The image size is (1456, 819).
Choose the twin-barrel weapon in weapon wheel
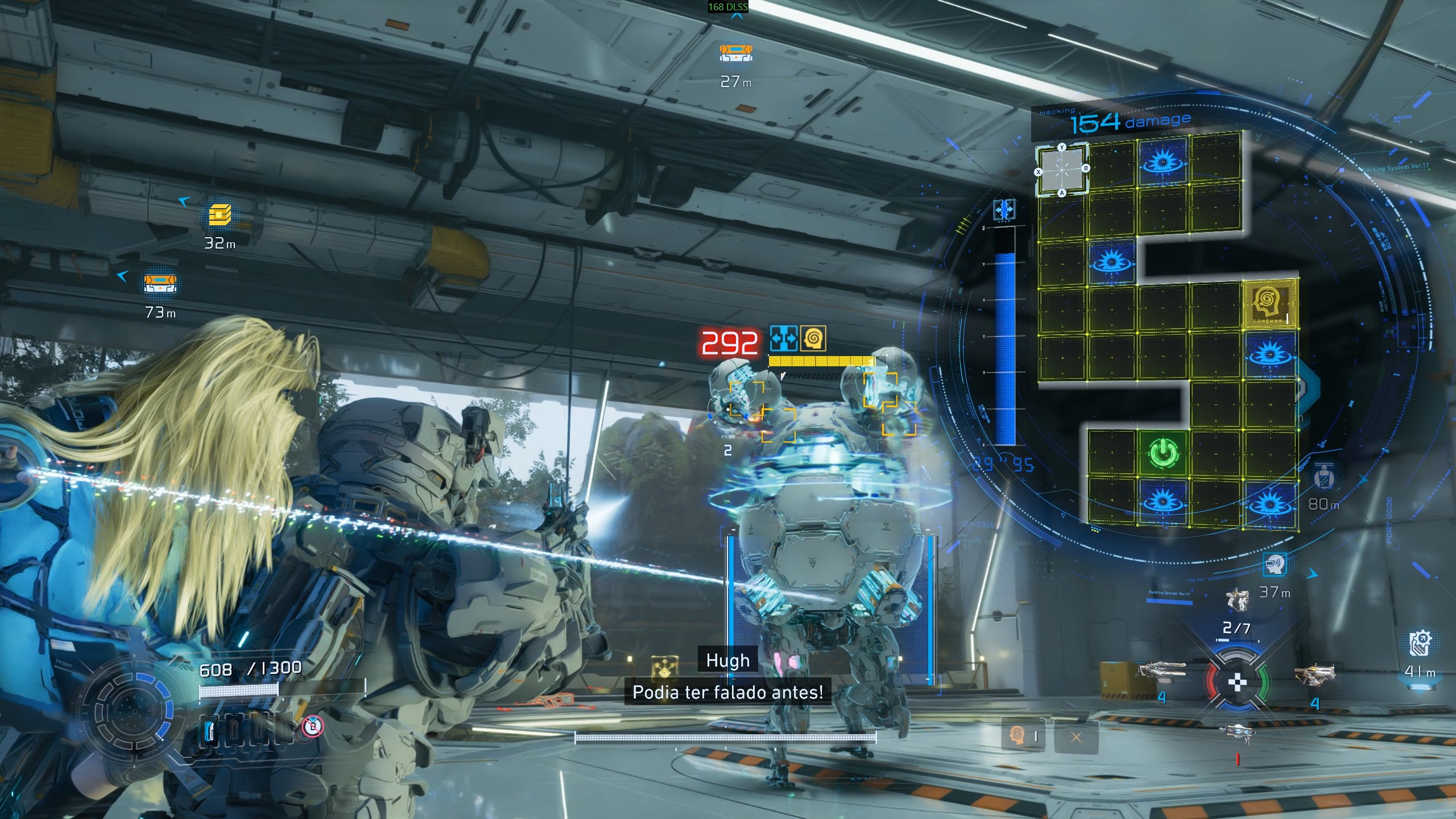click(1161, 671)
